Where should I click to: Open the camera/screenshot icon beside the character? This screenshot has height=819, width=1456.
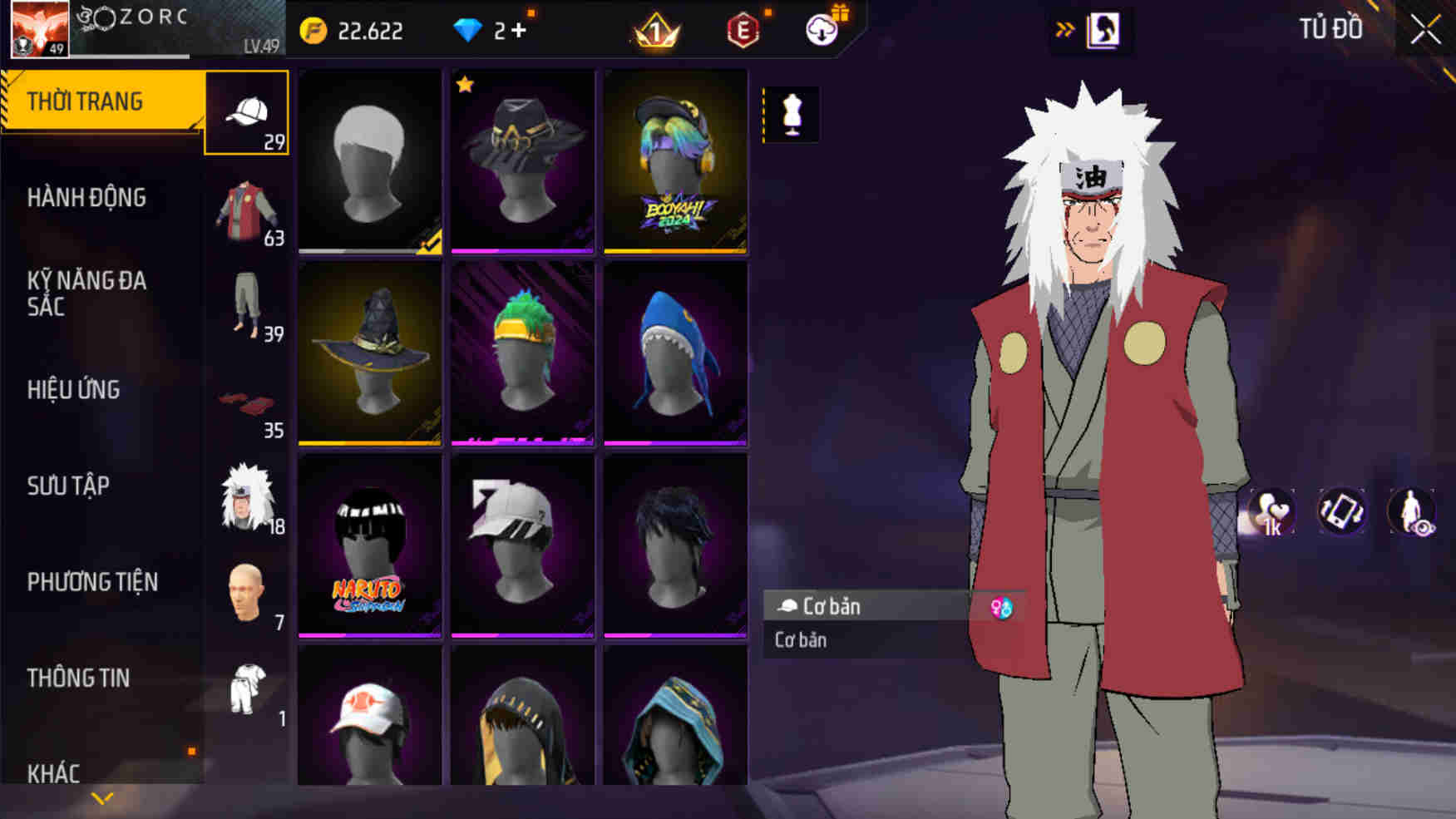1340,514
